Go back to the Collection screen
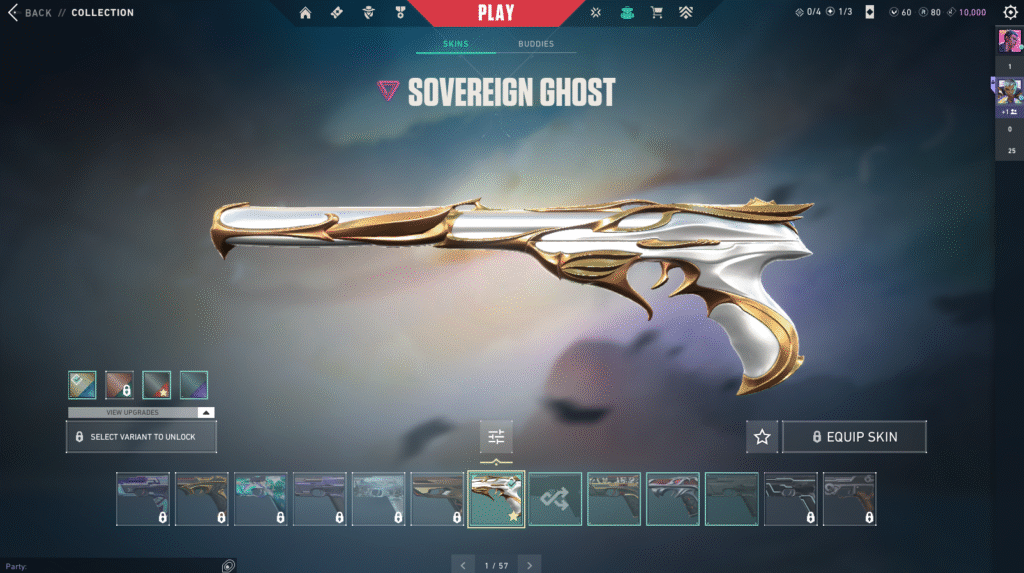 point(30,13)
